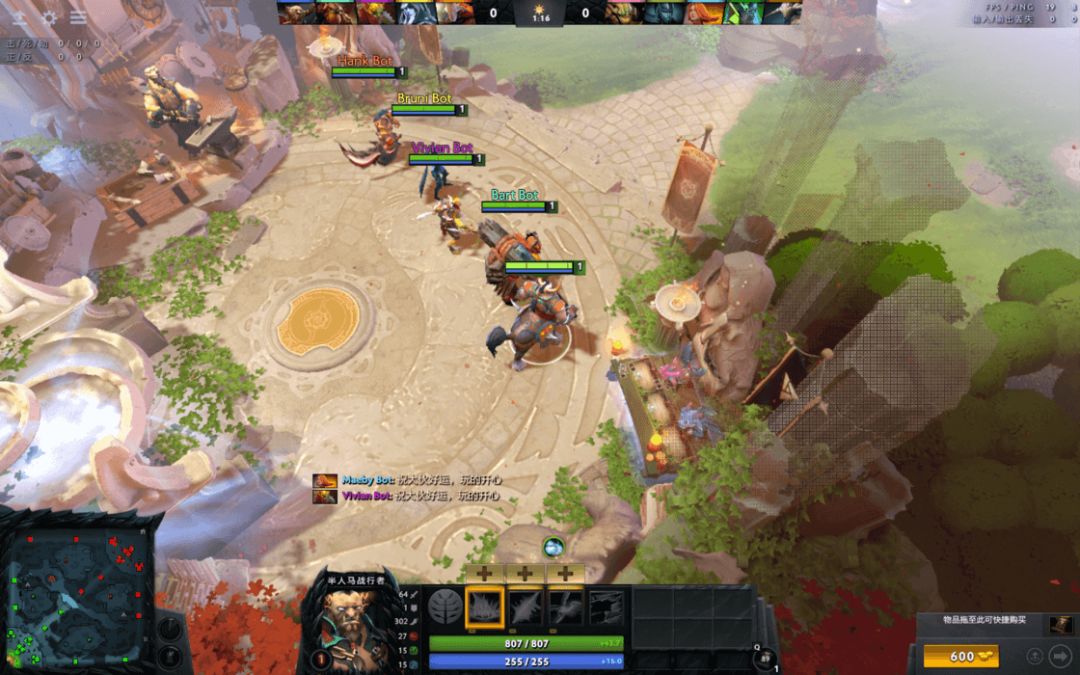Select the first hero portrait in the top bar

point(290,12)
